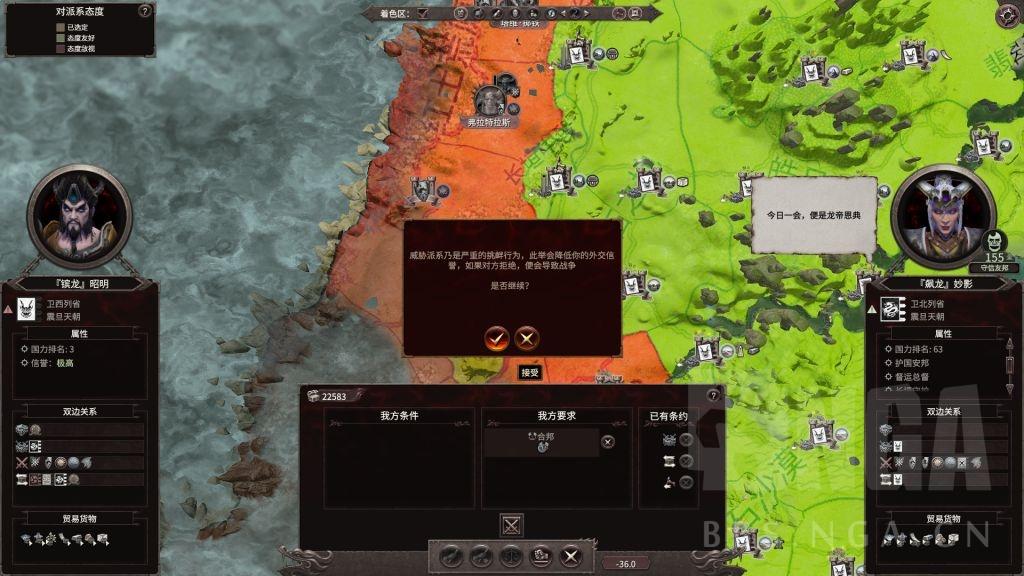The image size is (1024, 576).
Task: Confirm the threat with the checkmark button
Action: coord(497,338)
